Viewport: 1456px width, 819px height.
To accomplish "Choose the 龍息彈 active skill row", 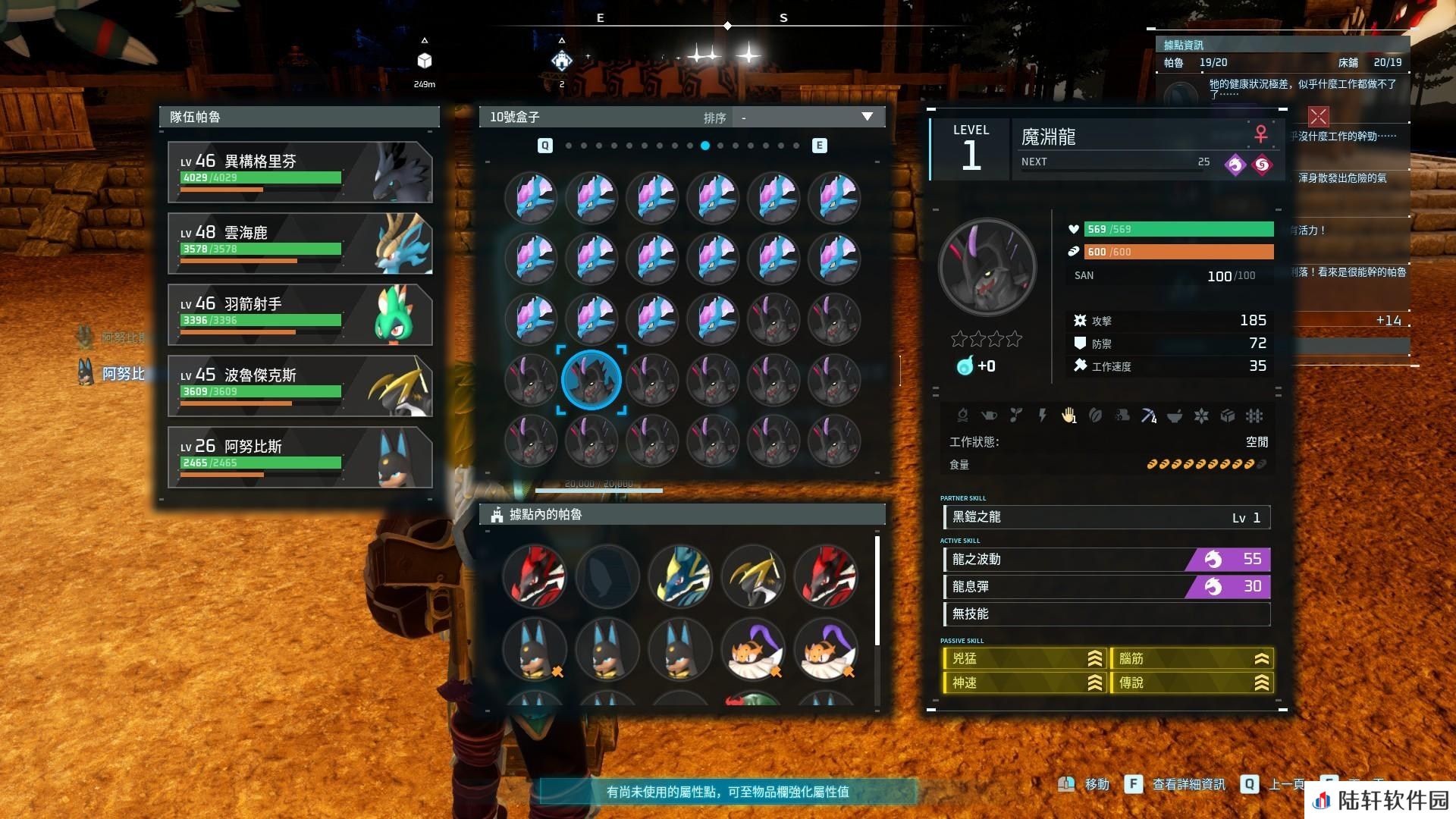I will (1106, 587).
